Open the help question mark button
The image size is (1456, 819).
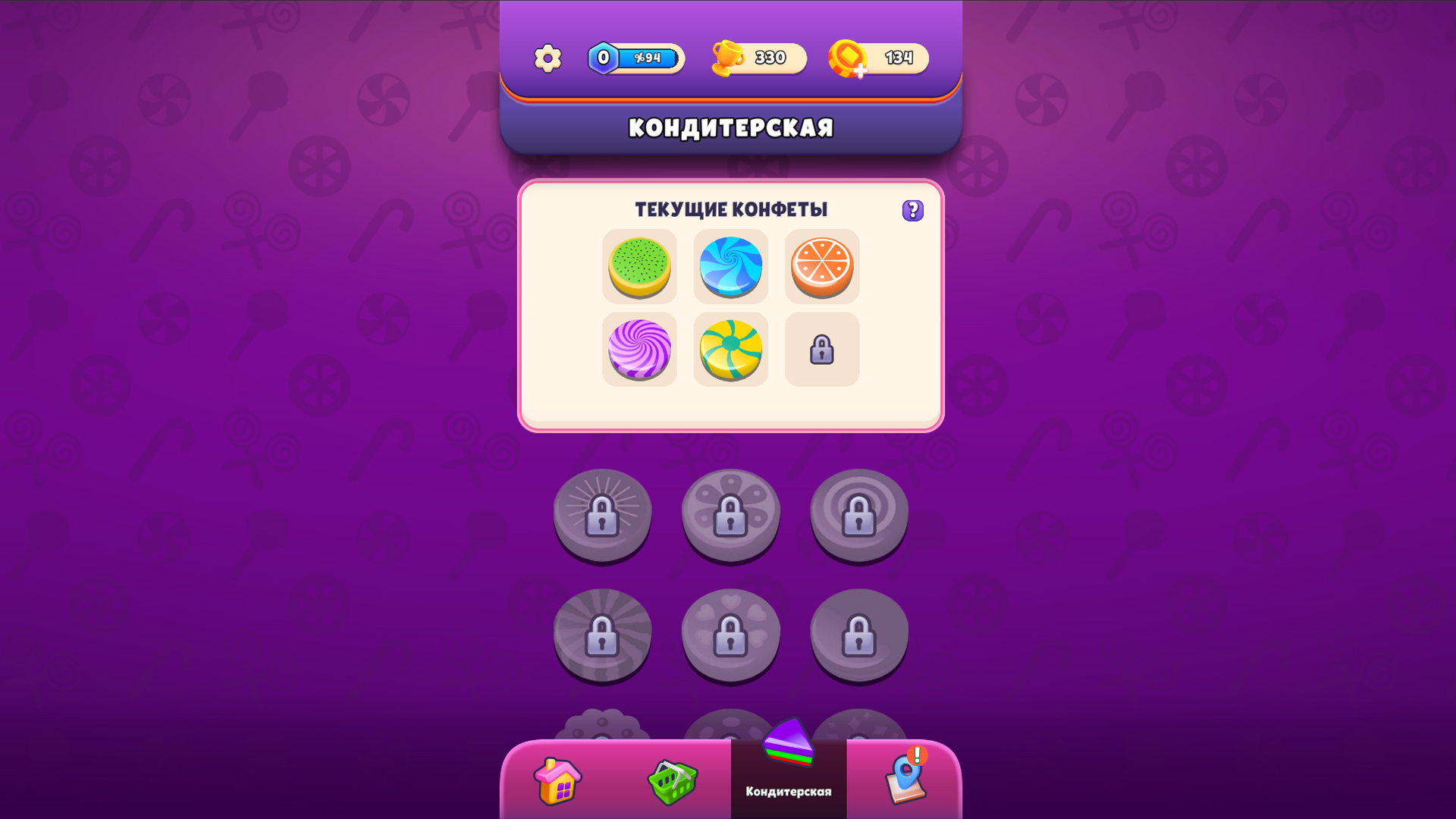point(912,210)
